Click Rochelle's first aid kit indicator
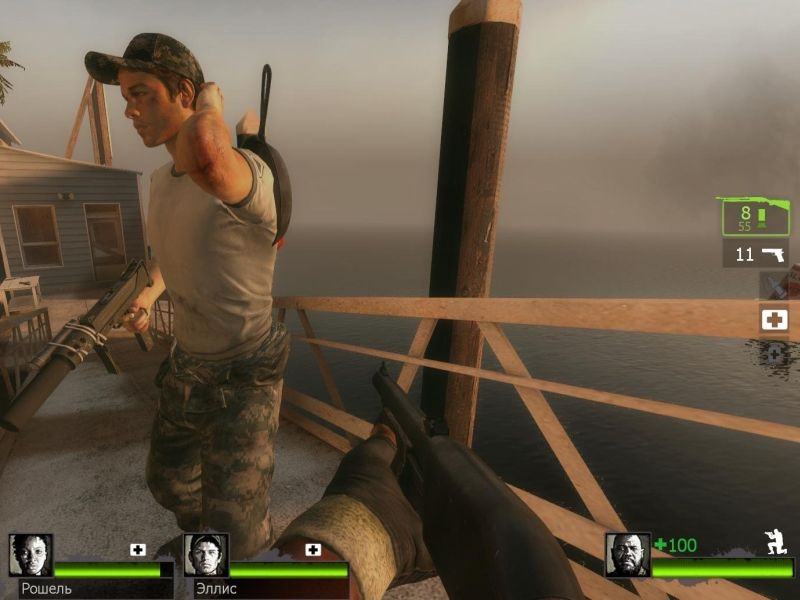Viewport: 800px width, 600px height. click(138, 549)
